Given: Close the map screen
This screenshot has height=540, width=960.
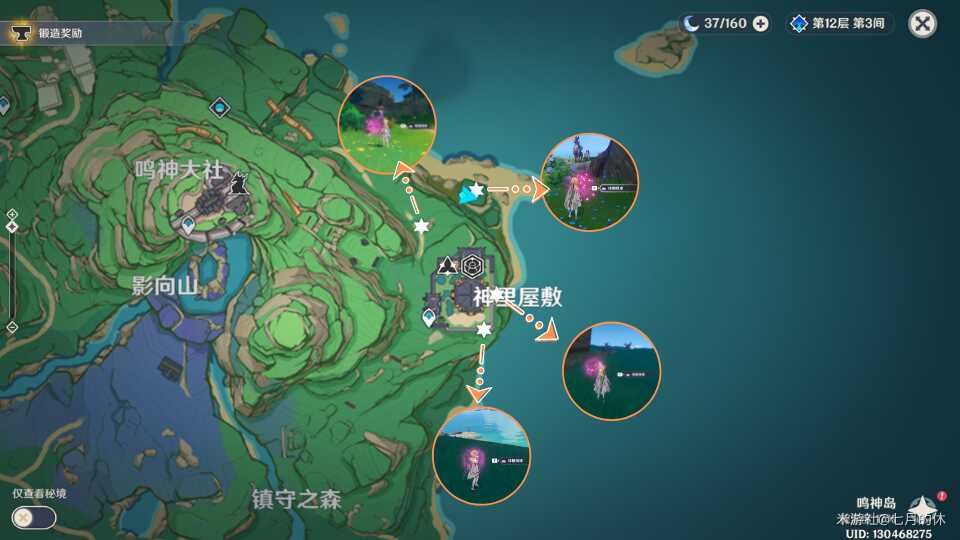Looking at the screenshot, I should pyautogui.click(x=922, y=23).
